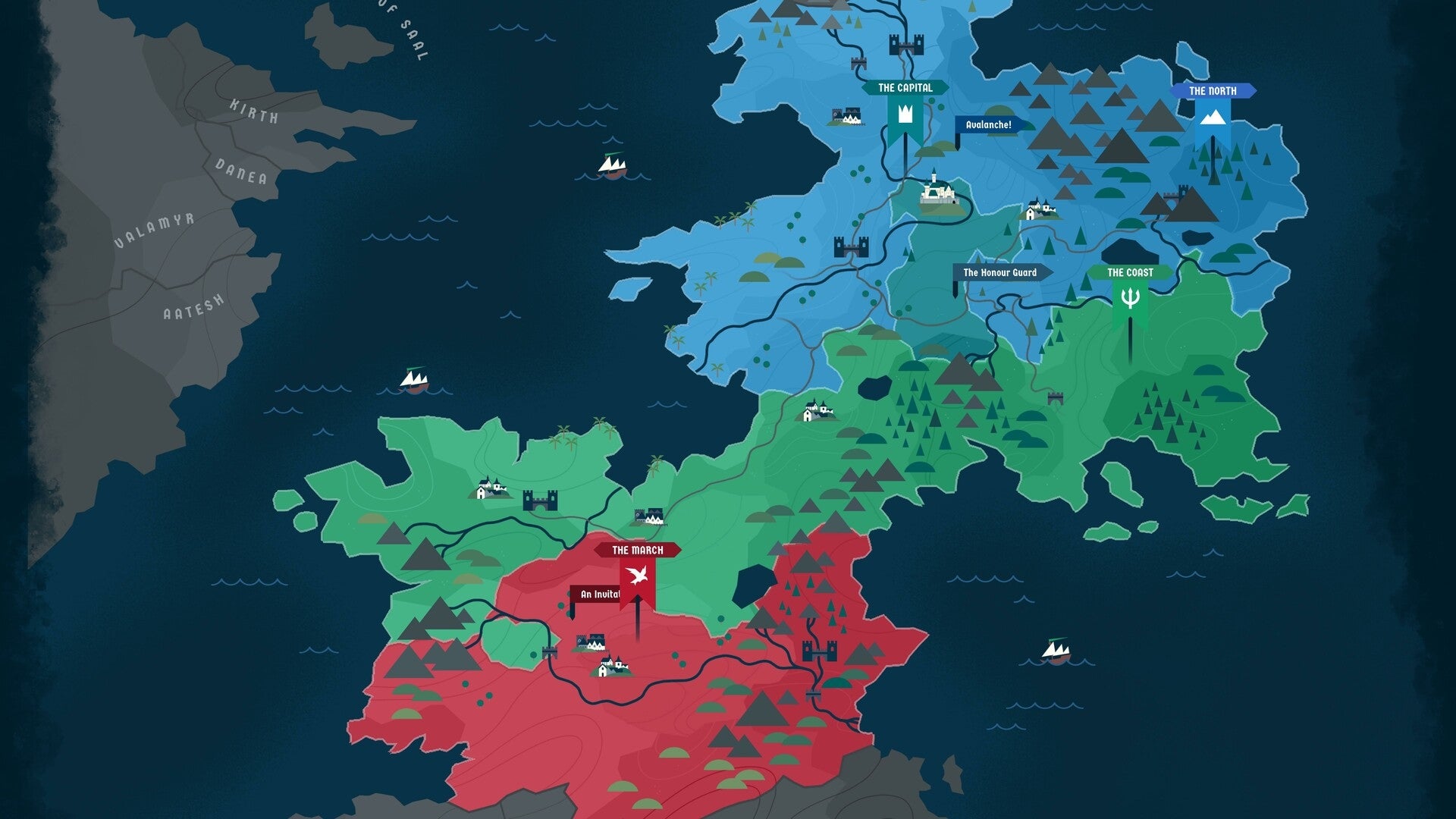Click The North signpost label

coord(1214,91)
